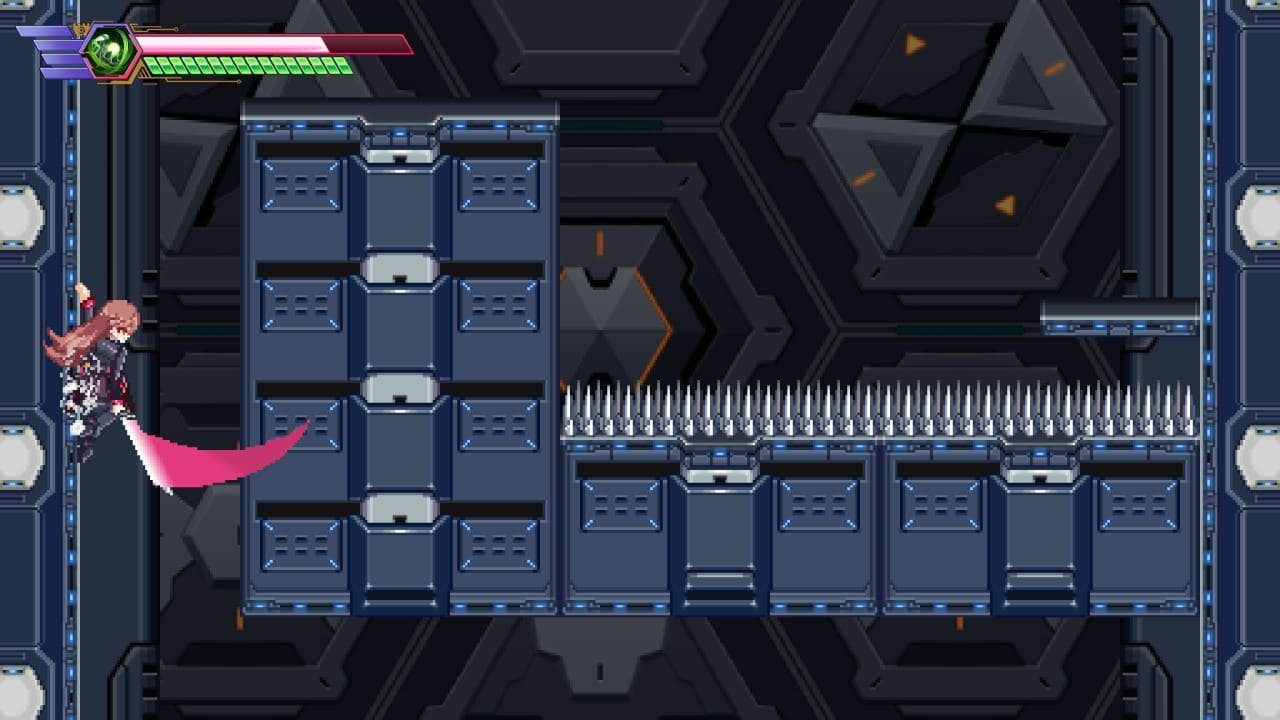Click the rightmost spike near screen edge

pos(1190,405)
